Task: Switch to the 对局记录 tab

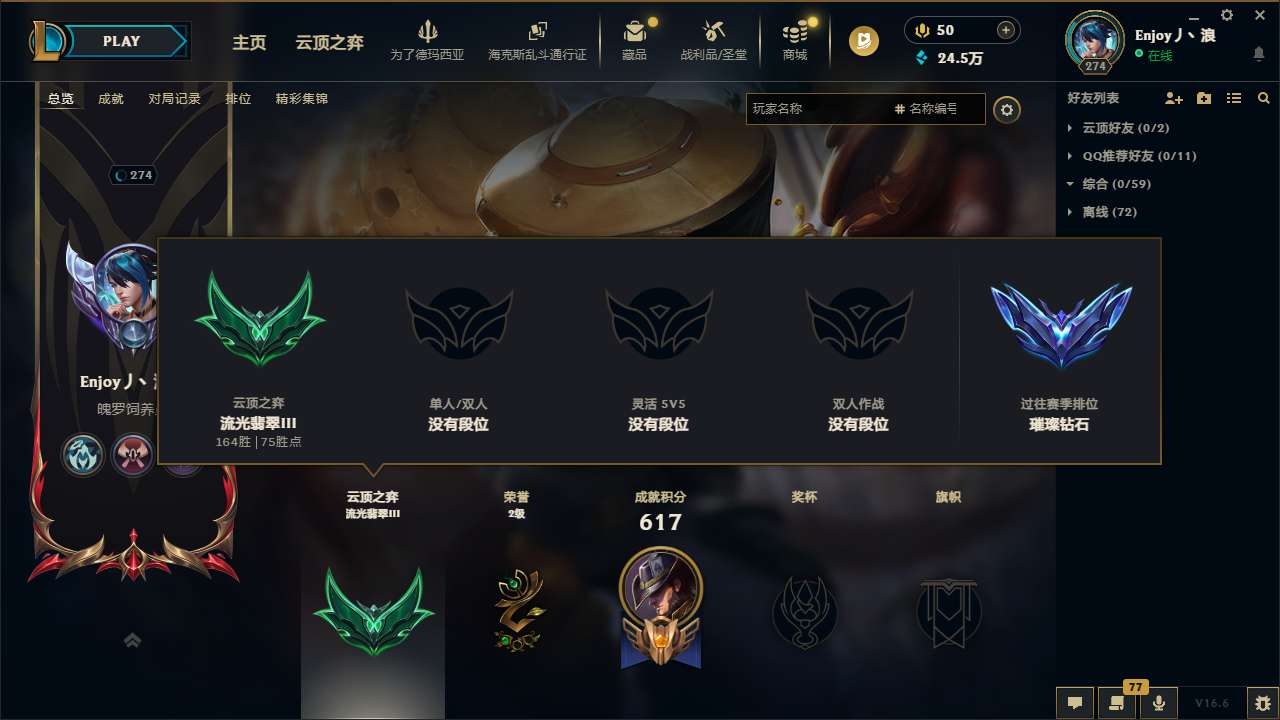Action: (x=176, y=99)
